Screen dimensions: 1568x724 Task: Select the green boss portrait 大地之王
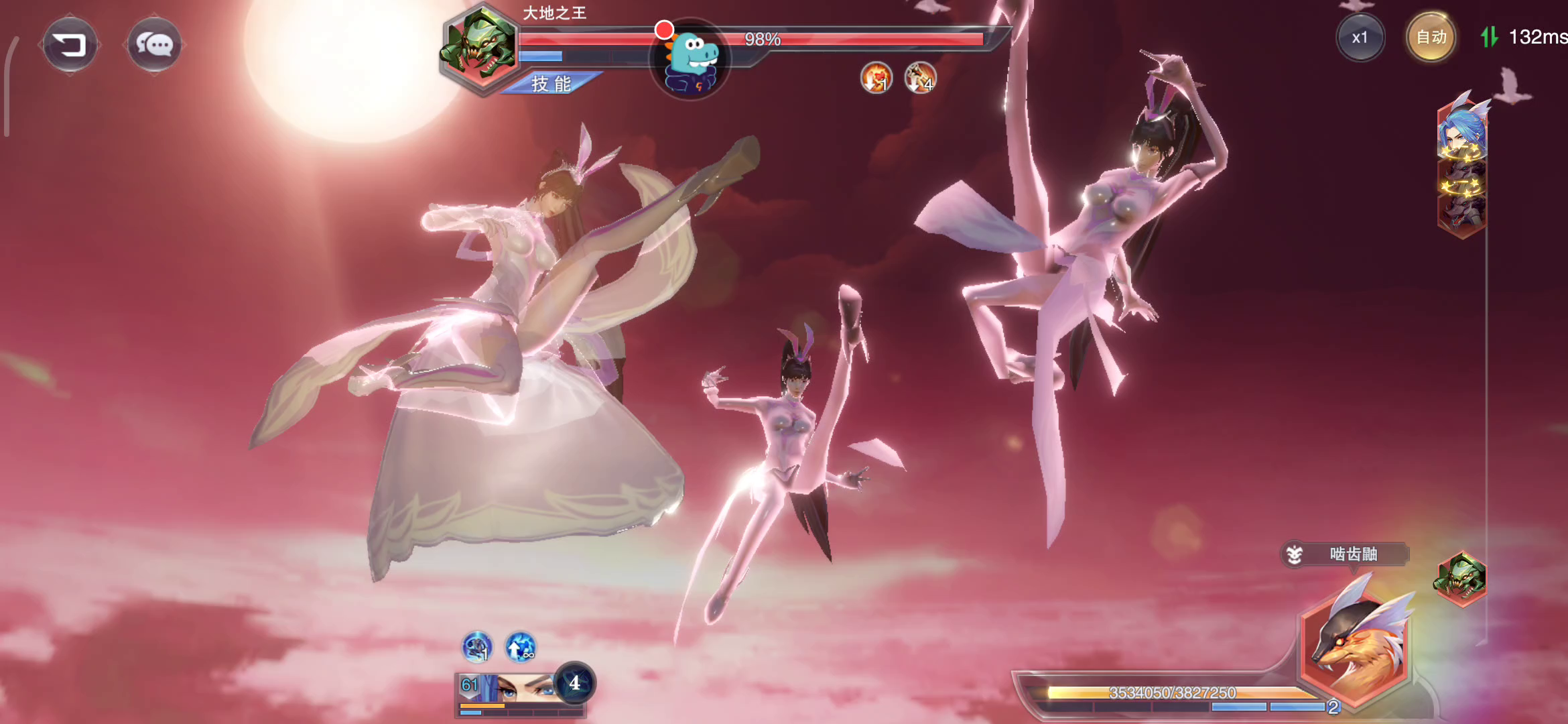point(480,47)
